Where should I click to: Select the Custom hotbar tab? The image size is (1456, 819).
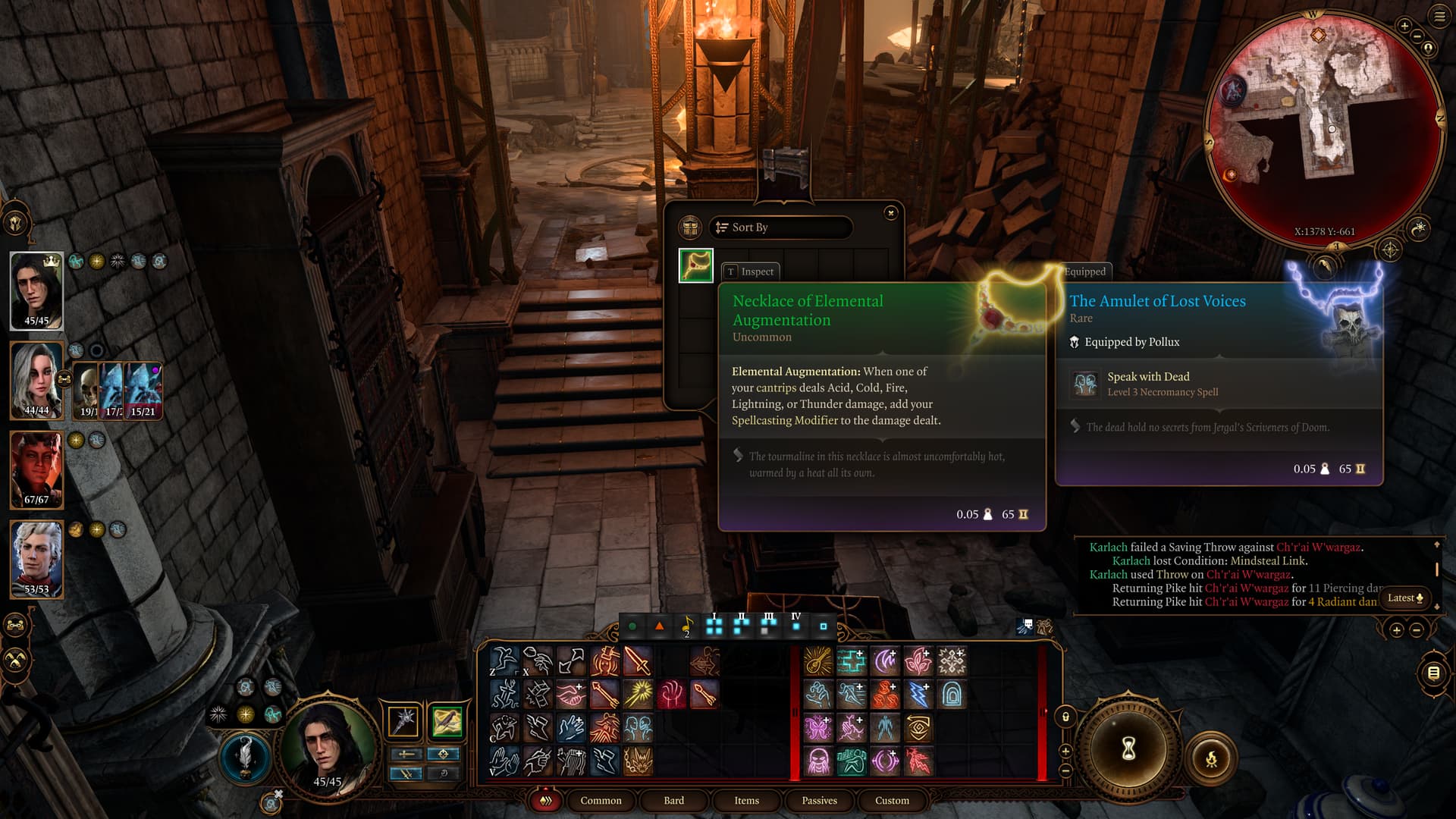[892, 801]
